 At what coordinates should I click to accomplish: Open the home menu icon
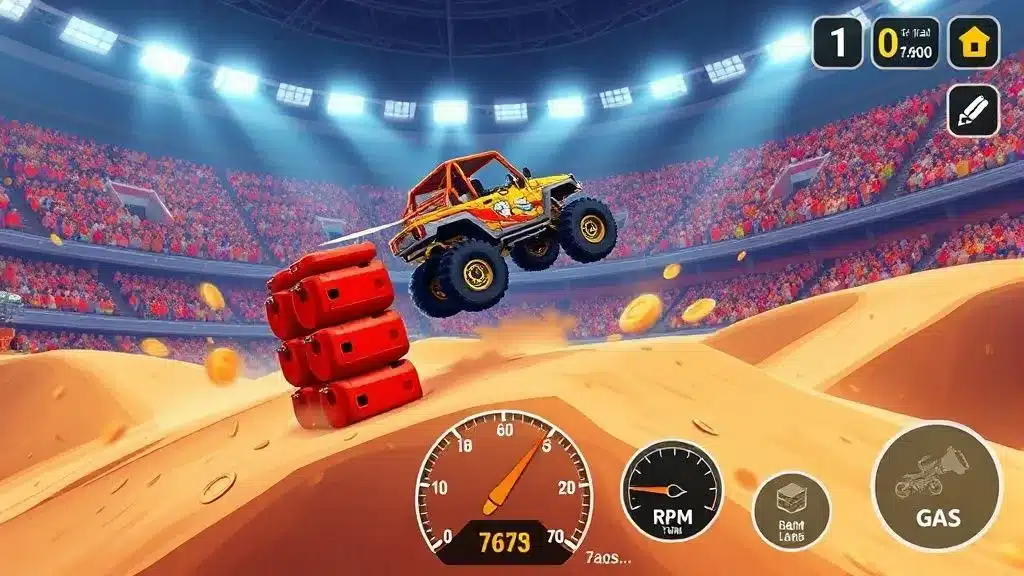pyautogui.click(x=973, y=43)
